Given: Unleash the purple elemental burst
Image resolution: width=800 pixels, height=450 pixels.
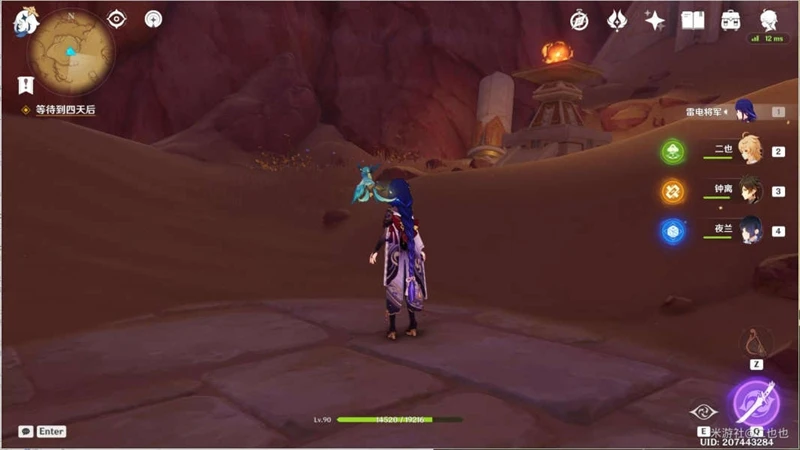Looking at the screenshot, I should click(x=757, y=402).
